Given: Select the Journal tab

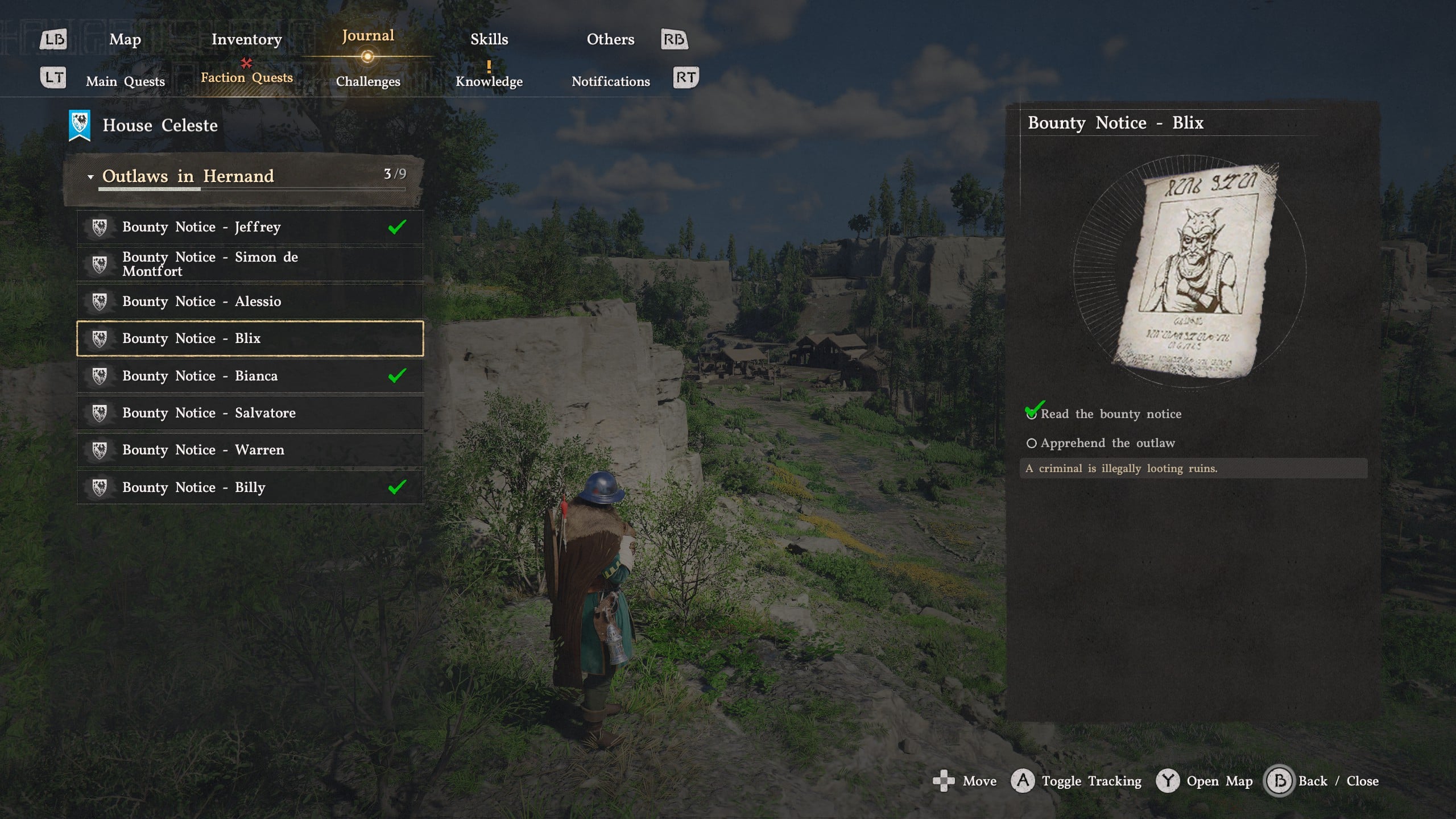Looking at the screenshot, I should pos(368,36).
